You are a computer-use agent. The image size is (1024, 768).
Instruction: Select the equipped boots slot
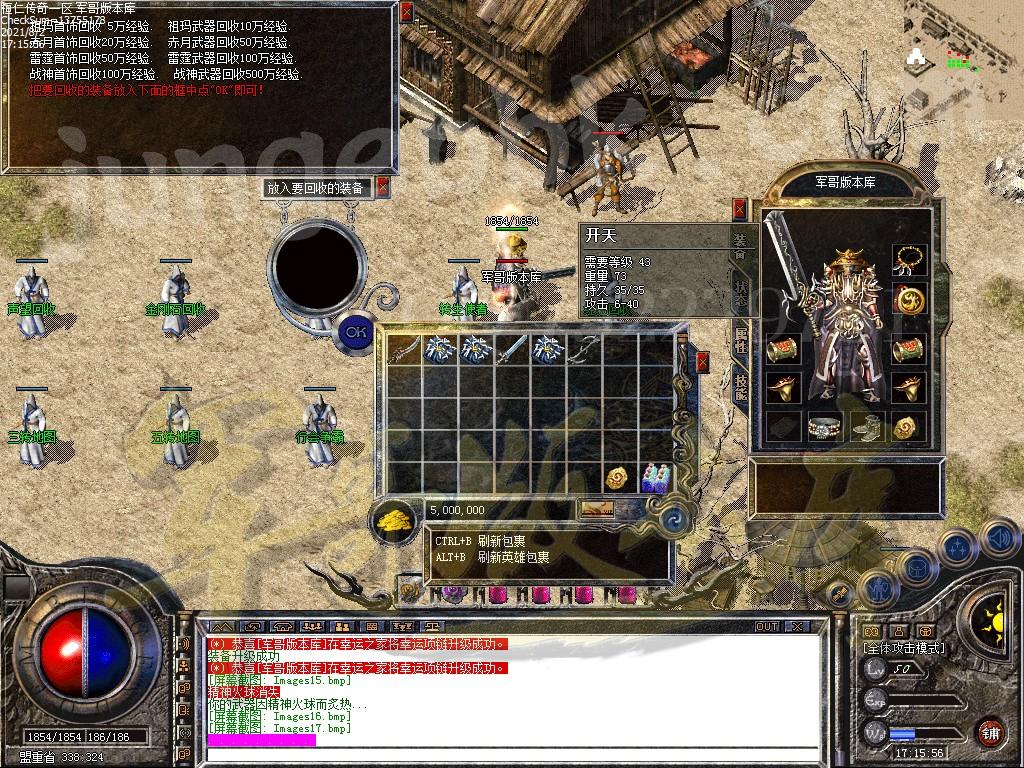pyautogui.click(x=866, y=428)
